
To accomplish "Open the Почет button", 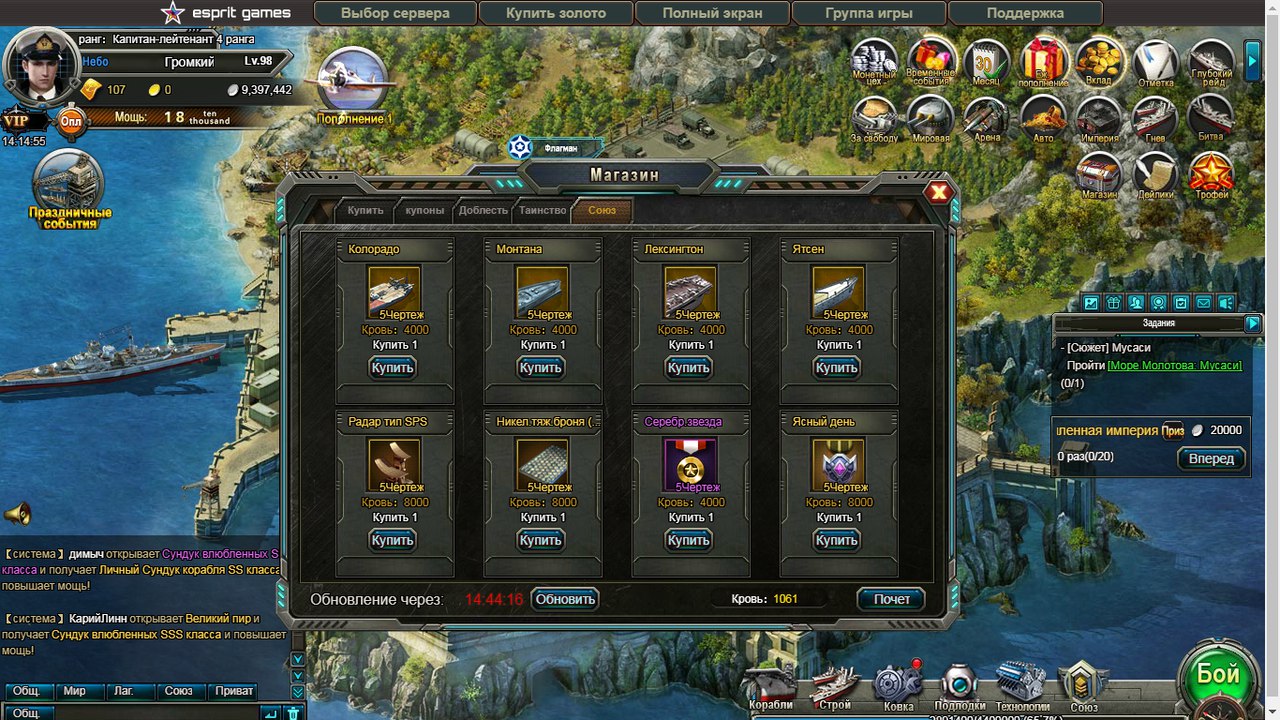I will 891,599.
